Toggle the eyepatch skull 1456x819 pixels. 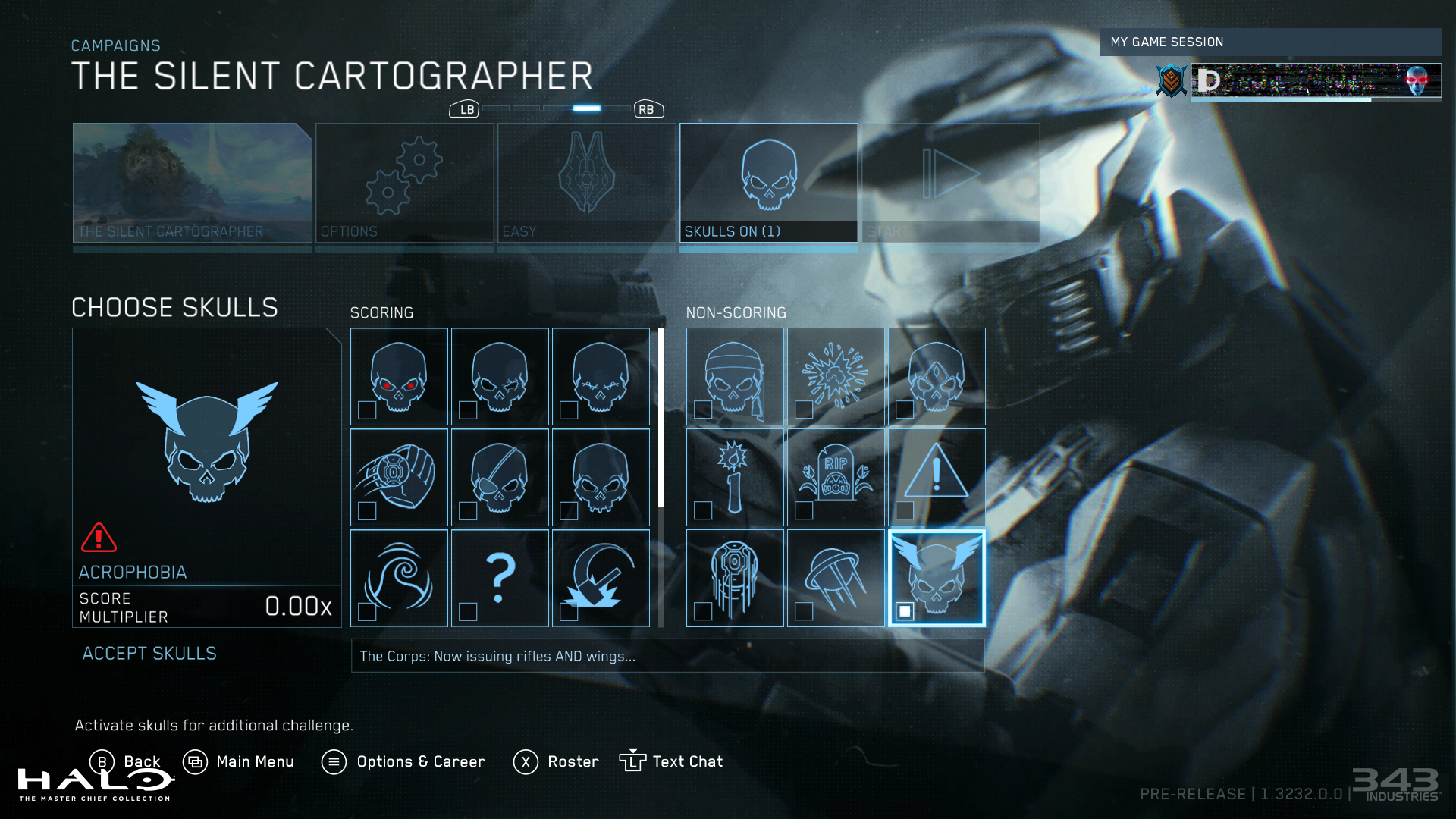click(500, 477)
